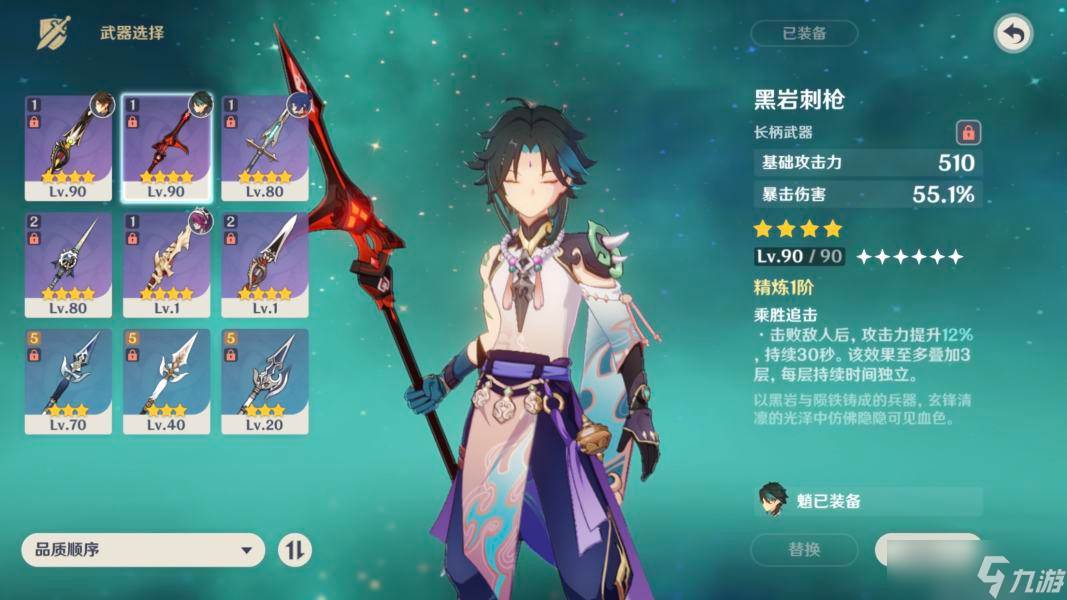Click the 替换 replace button

click(804, 549)
